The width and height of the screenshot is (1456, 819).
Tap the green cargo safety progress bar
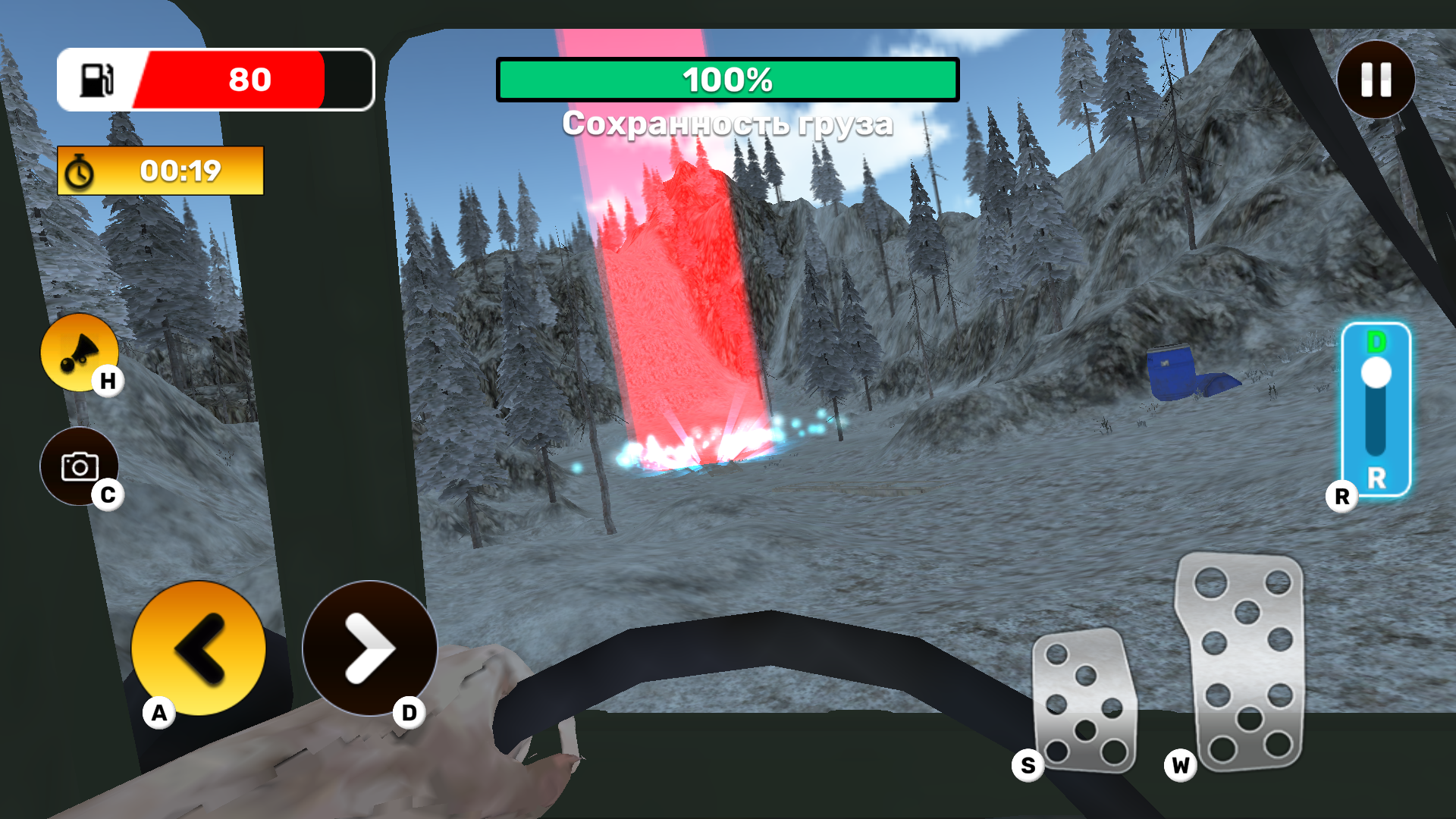726,79
